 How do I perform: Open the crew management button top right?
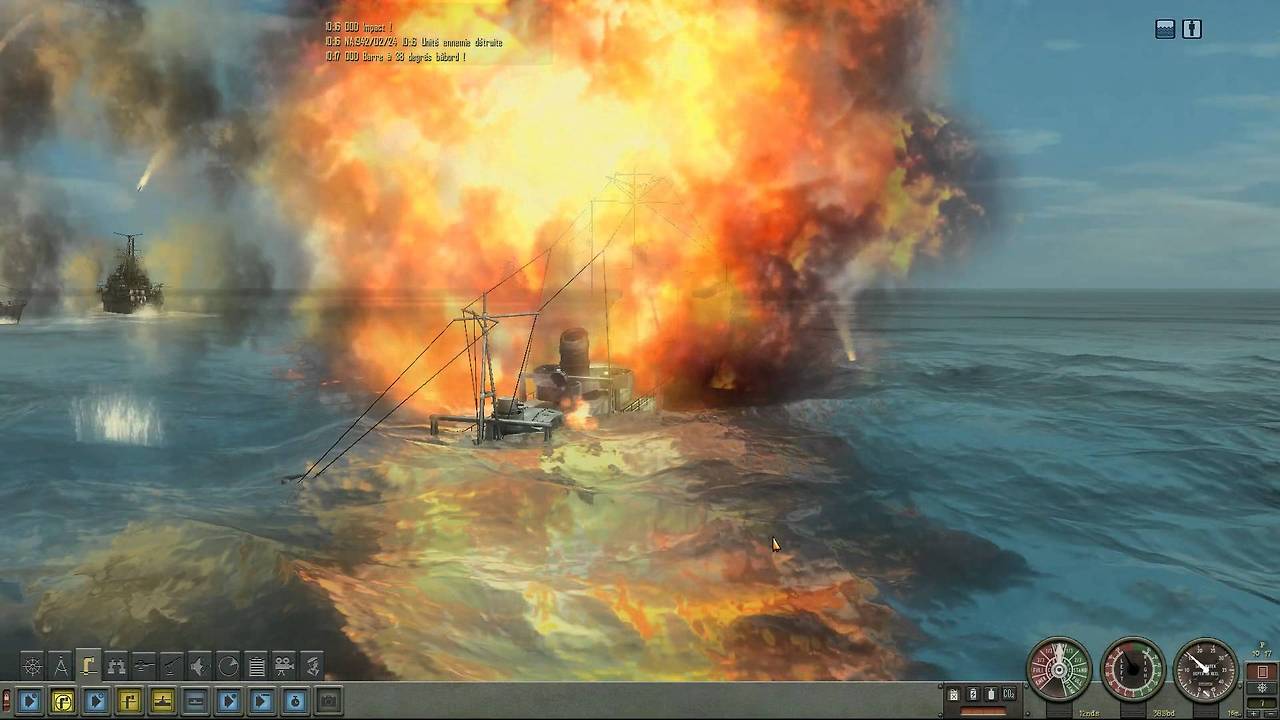[1193, 29]
